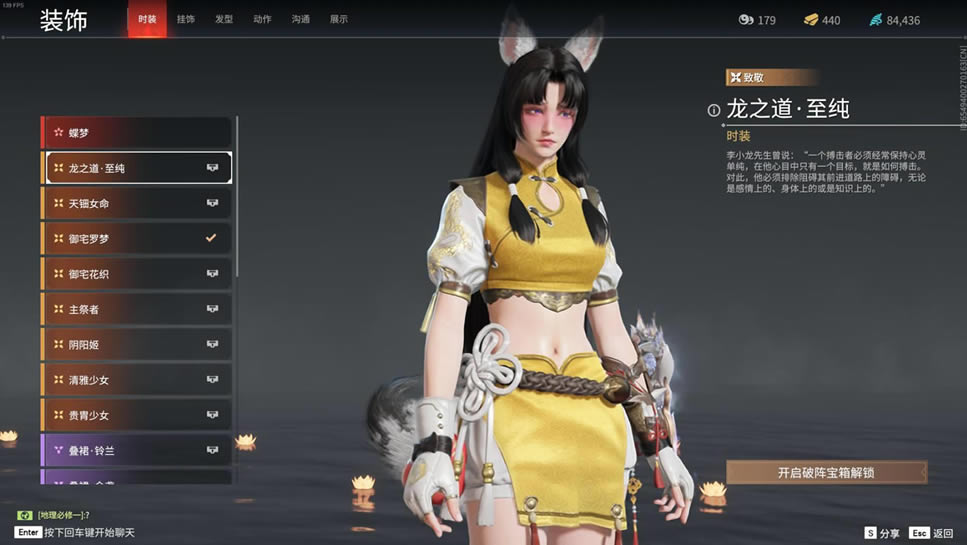Image resolution: width=967 pixels, height=545 pixels.
Task: Open the 挂饰 tab
Action: point(186,19)
